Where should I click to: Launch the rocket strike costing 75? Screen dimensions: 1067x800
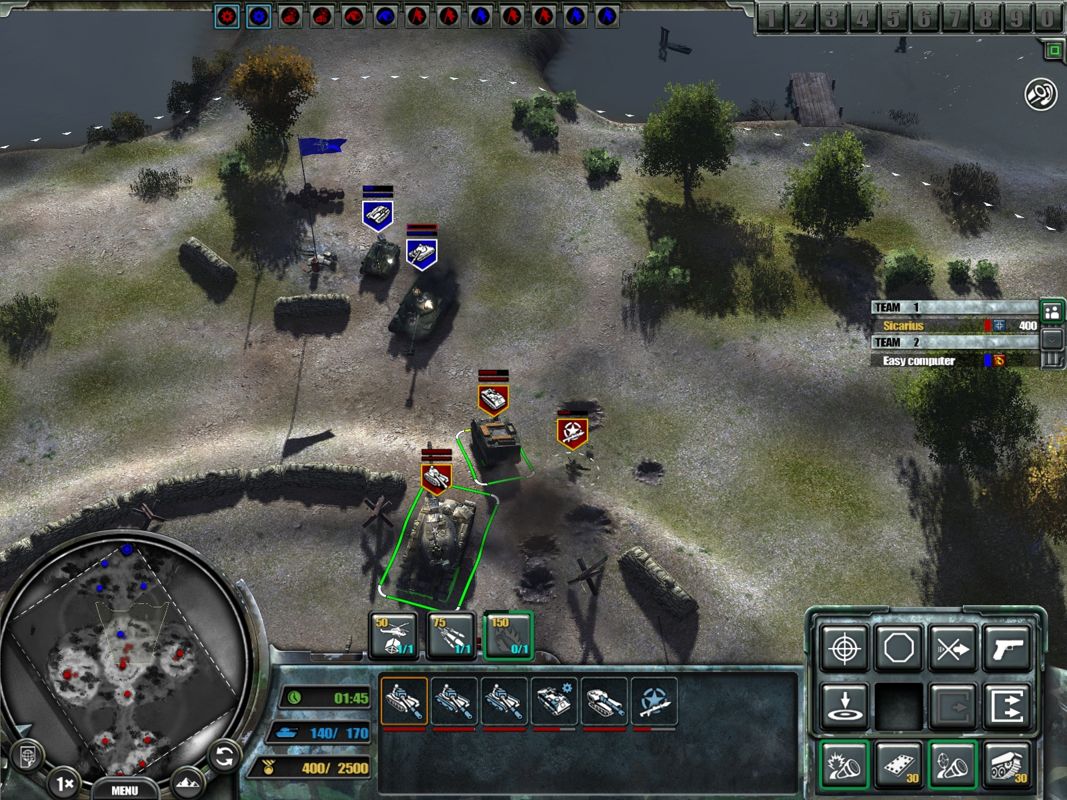click(451, 636)
